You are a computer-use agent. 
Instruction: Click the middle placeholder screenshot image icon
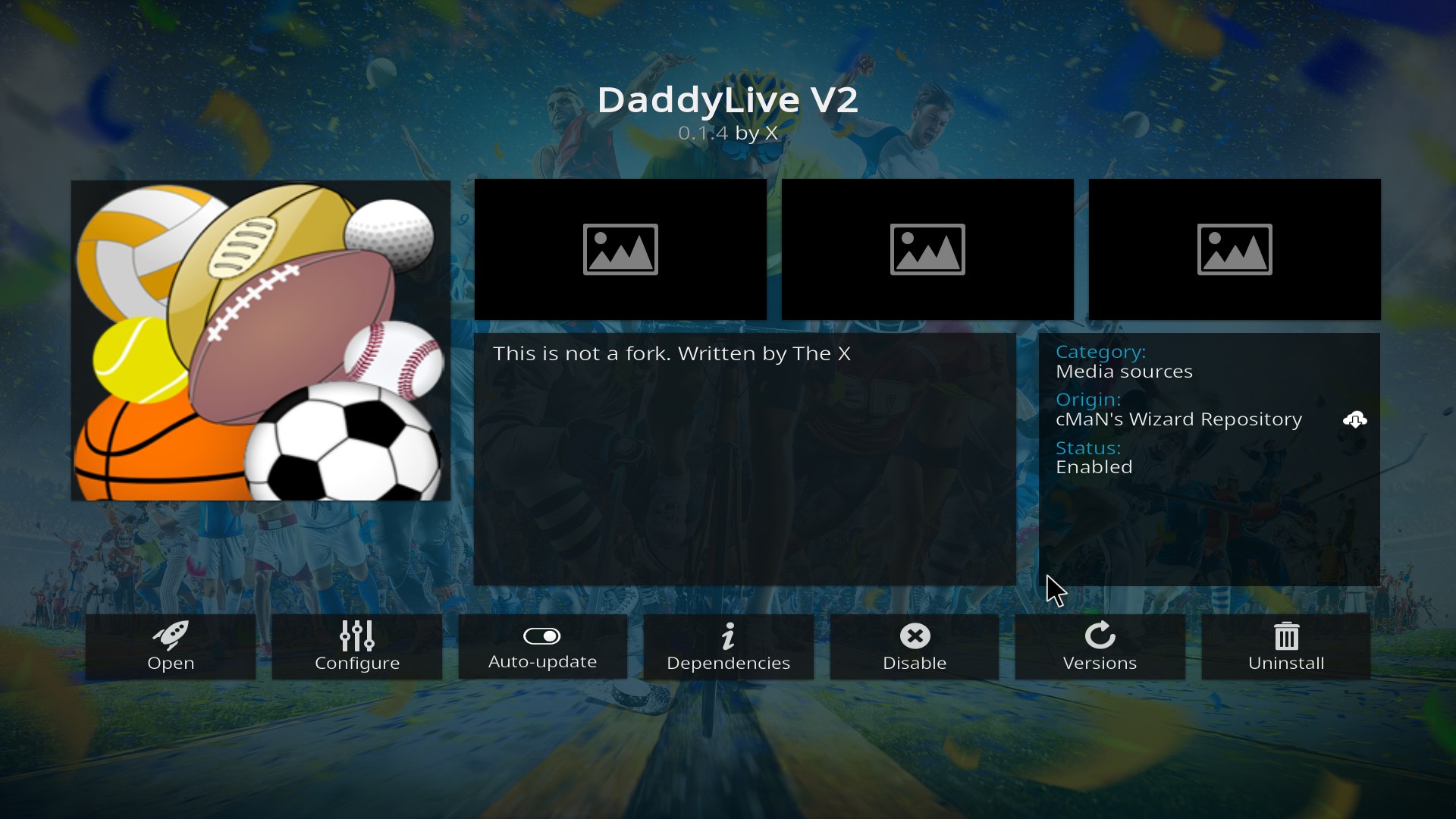click(x=927, y=249)
